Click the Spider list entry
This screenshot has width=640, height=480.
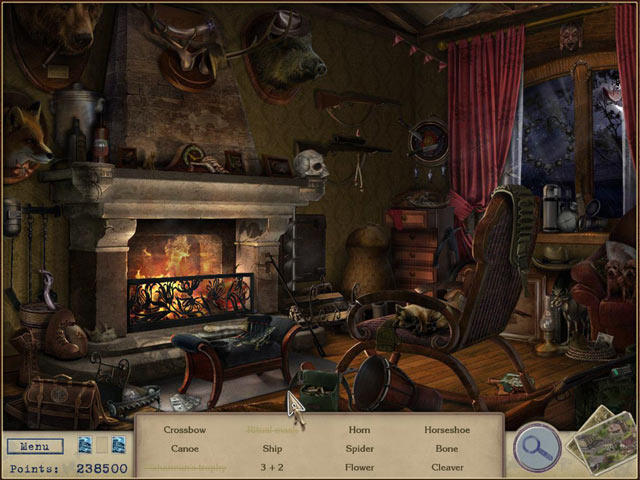[360, 449]
